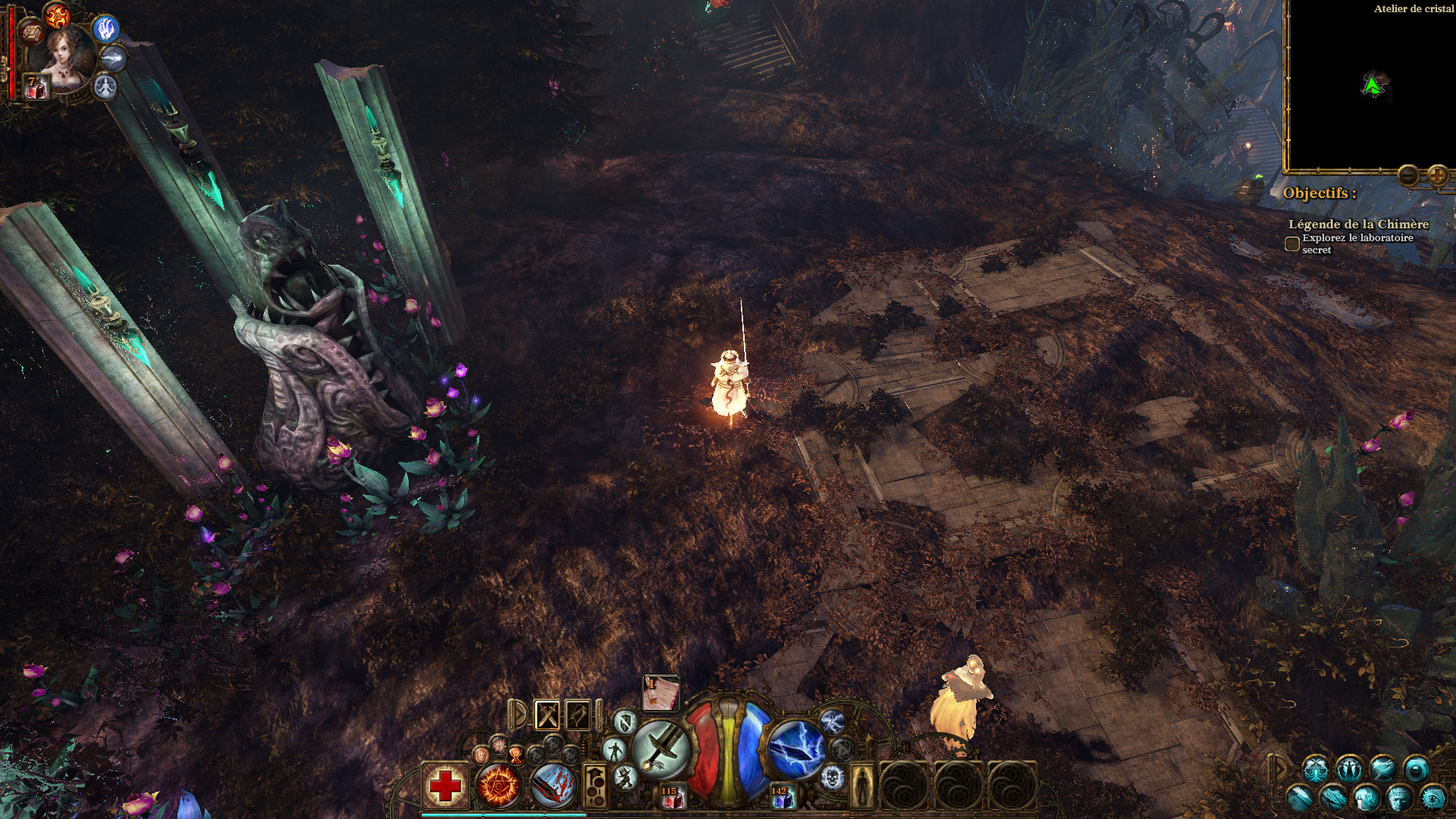1456x819 pixels.
Task: Use the companion's red potion with count 7
Action: 36,87
